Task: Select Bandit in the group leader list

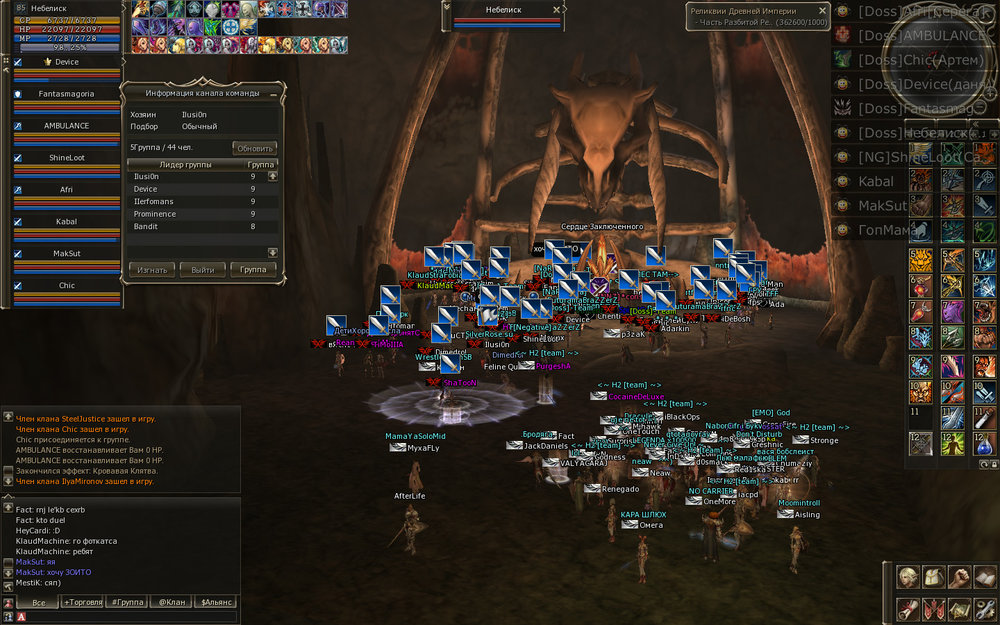Action: (x=146, y=227)
